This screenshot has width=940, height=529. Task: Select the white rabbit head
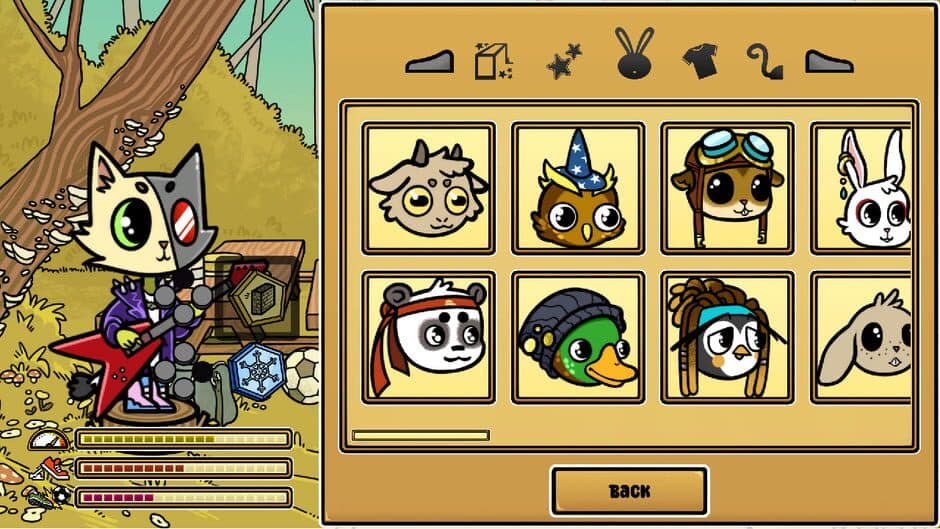coord(867,189)
